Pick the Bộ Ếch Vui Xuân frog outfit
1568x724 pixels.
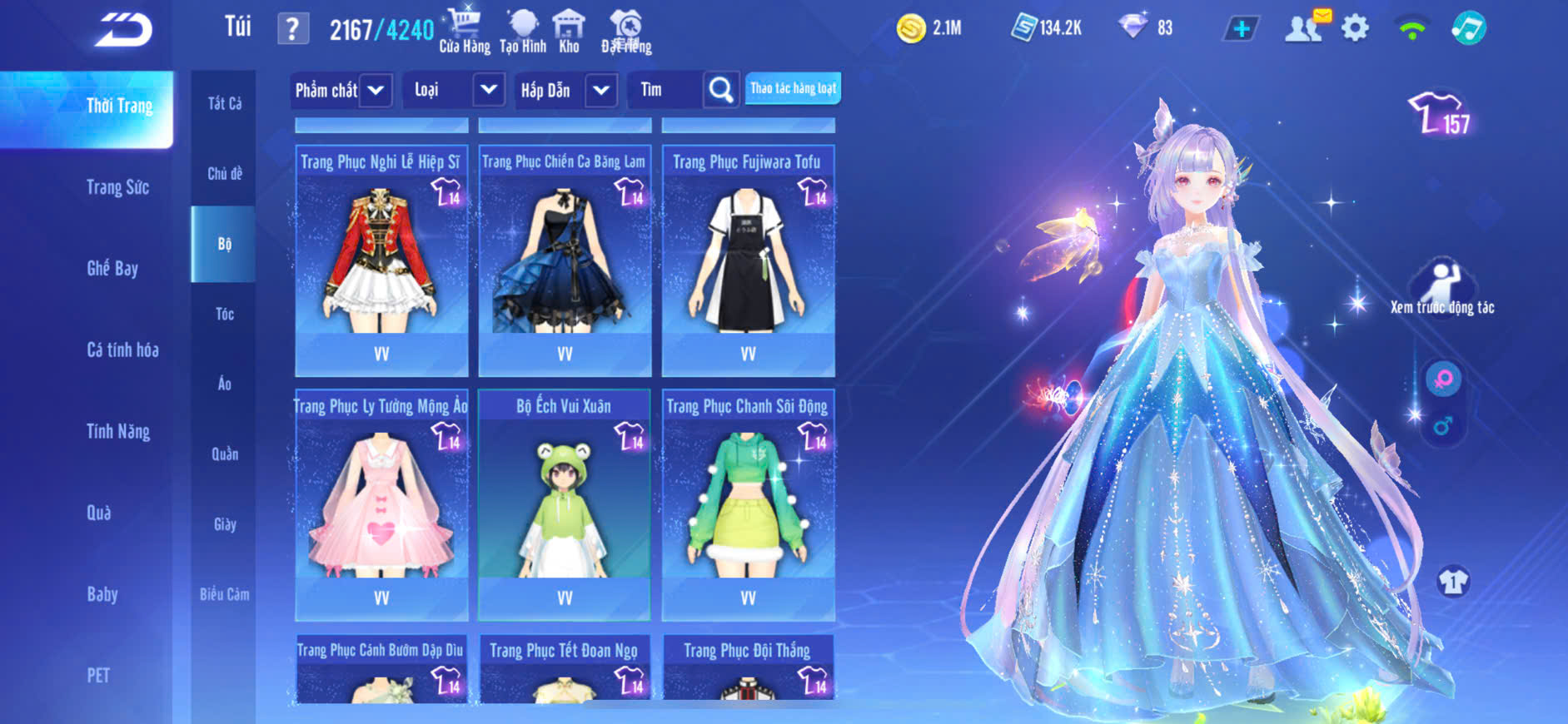point(564,504)
